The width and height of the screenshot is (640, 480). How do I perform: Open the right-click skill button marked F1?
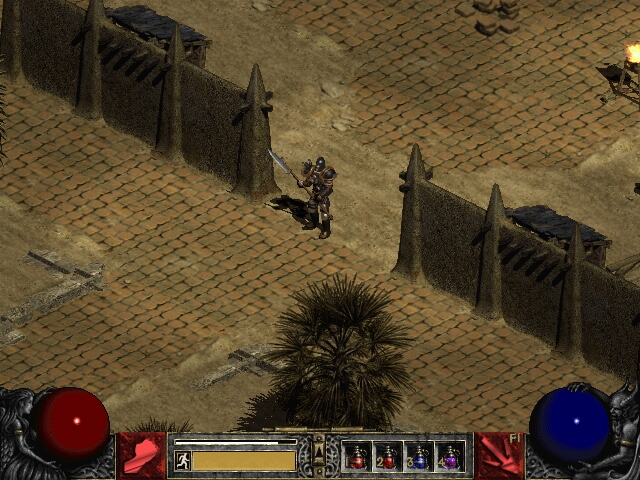click(499, 455)
